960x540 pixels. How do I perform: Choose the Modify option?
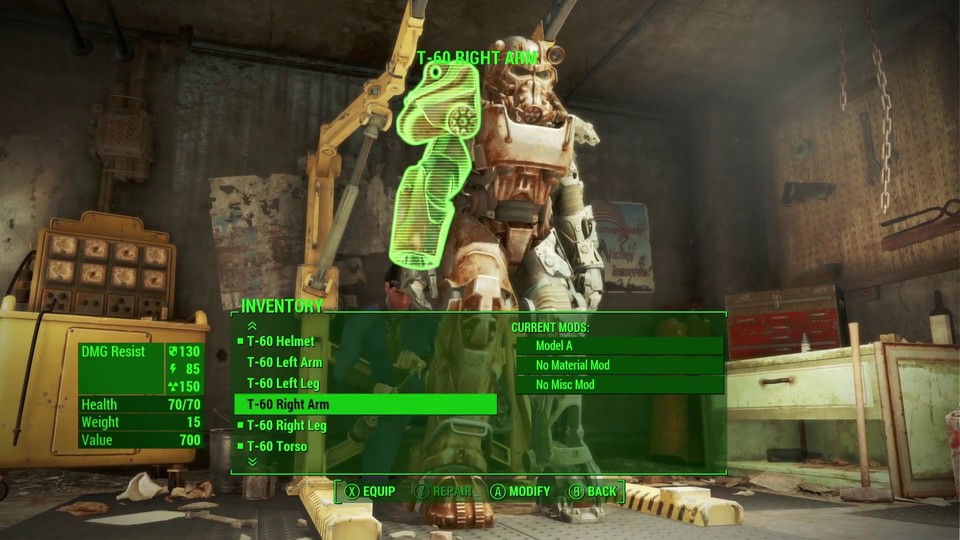click(x=520, y=492)
